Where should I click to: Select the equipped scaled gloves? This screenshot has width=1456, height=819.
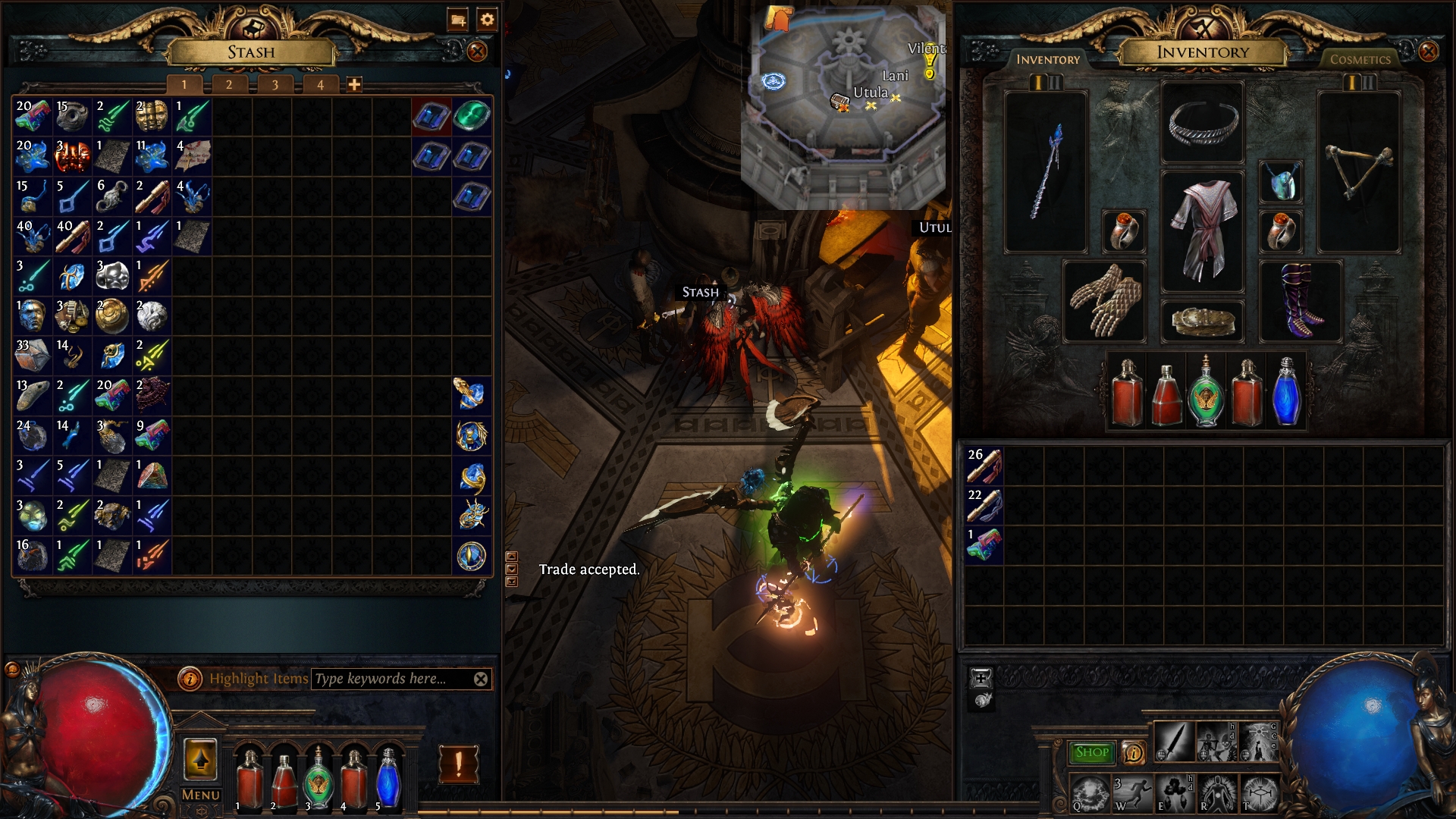(x=1104, y=301)
